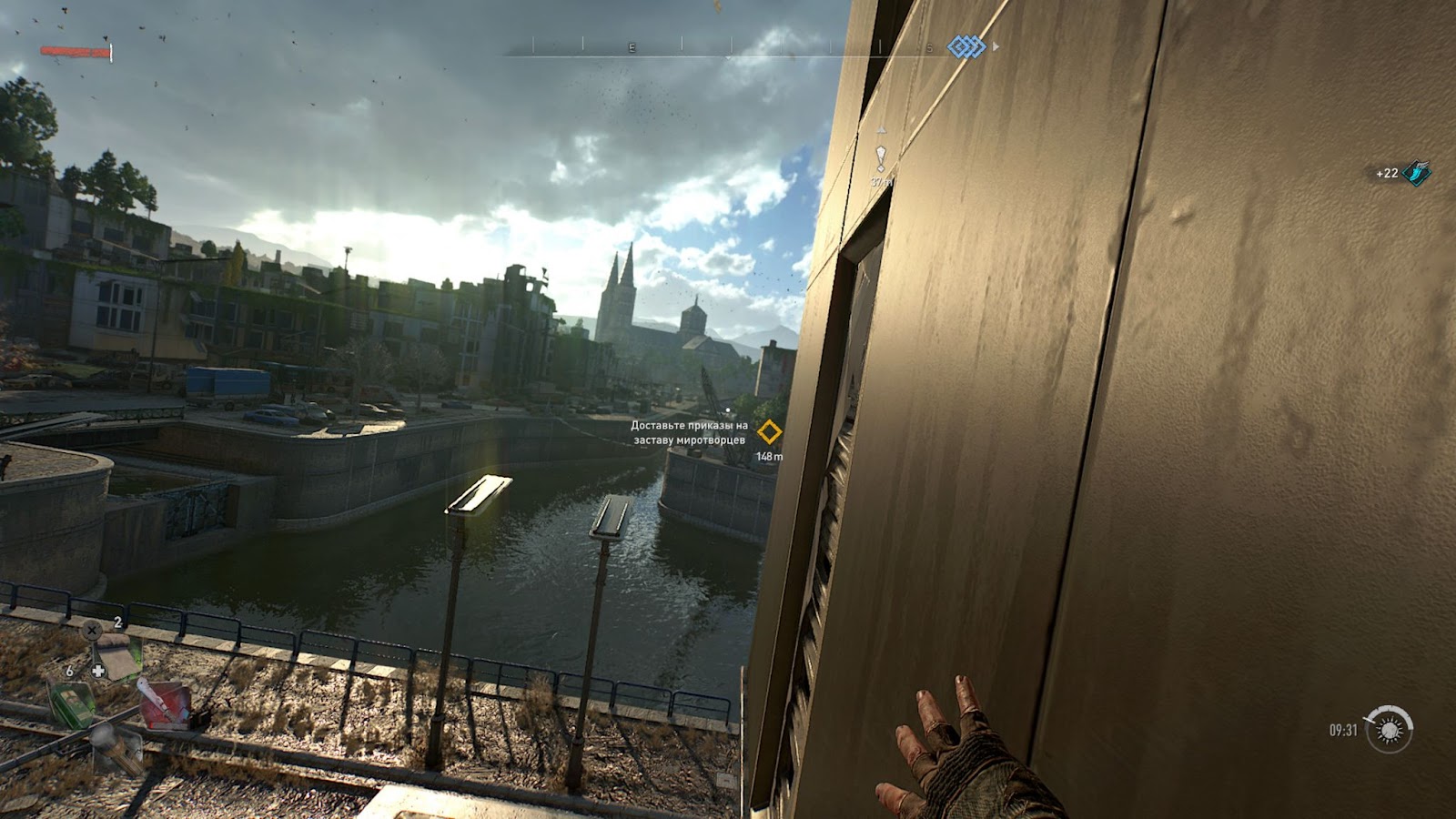Select the green booster bottle consumable

(71, 703)
